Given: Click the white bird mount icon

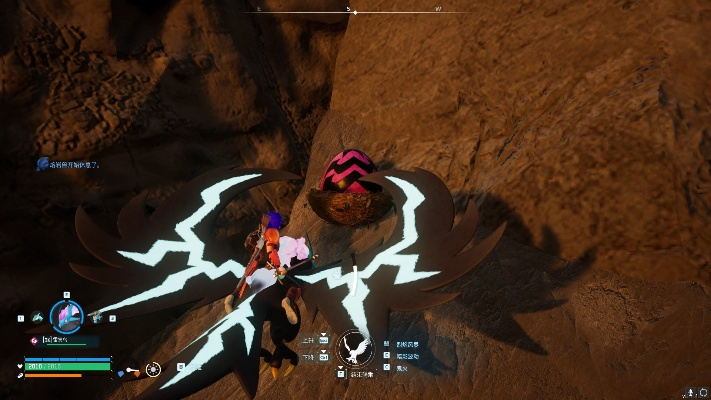Looking at the screenshot, I should 353,348.
